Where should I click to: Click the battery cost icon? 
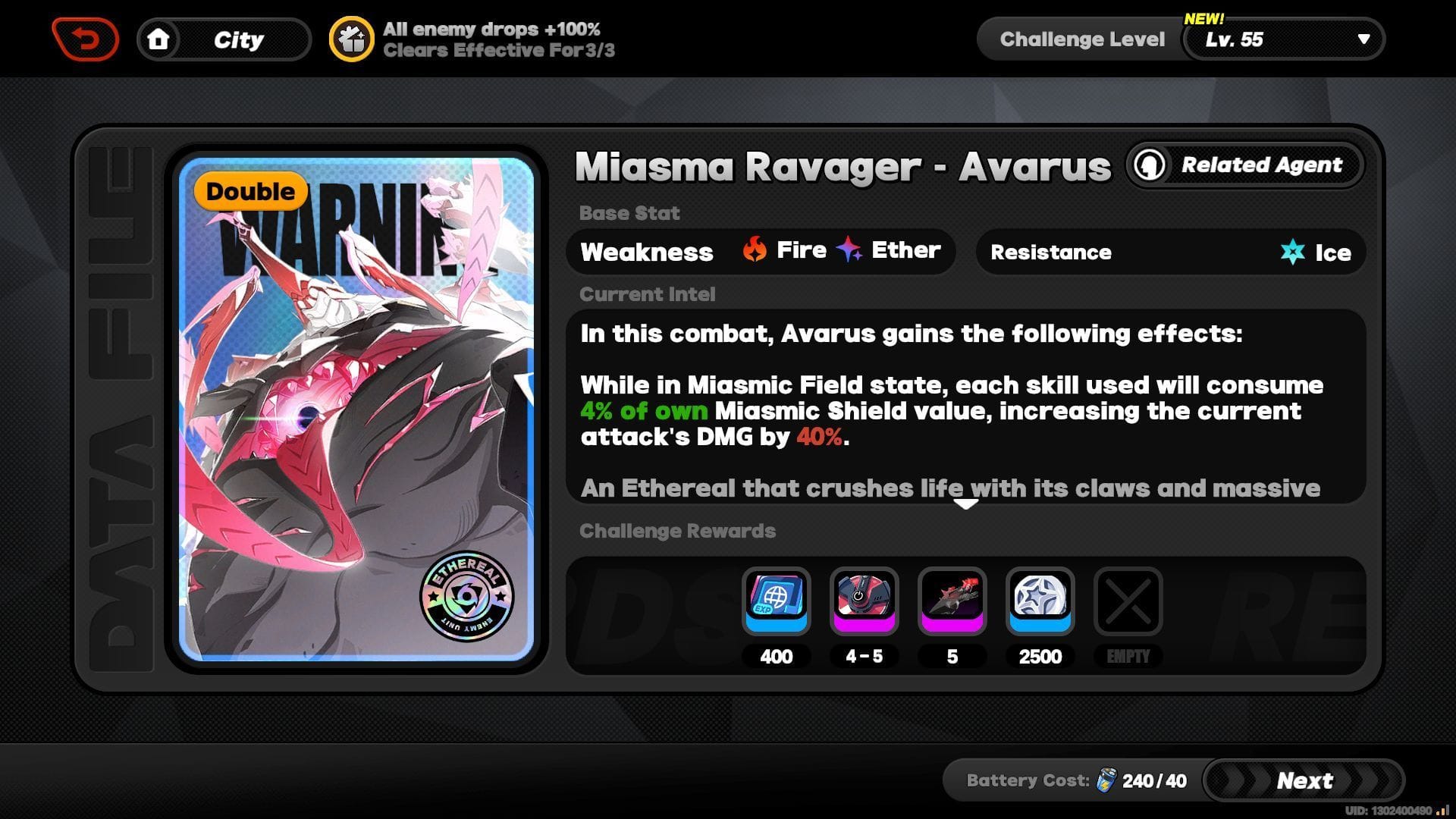tap(1107, 780)
